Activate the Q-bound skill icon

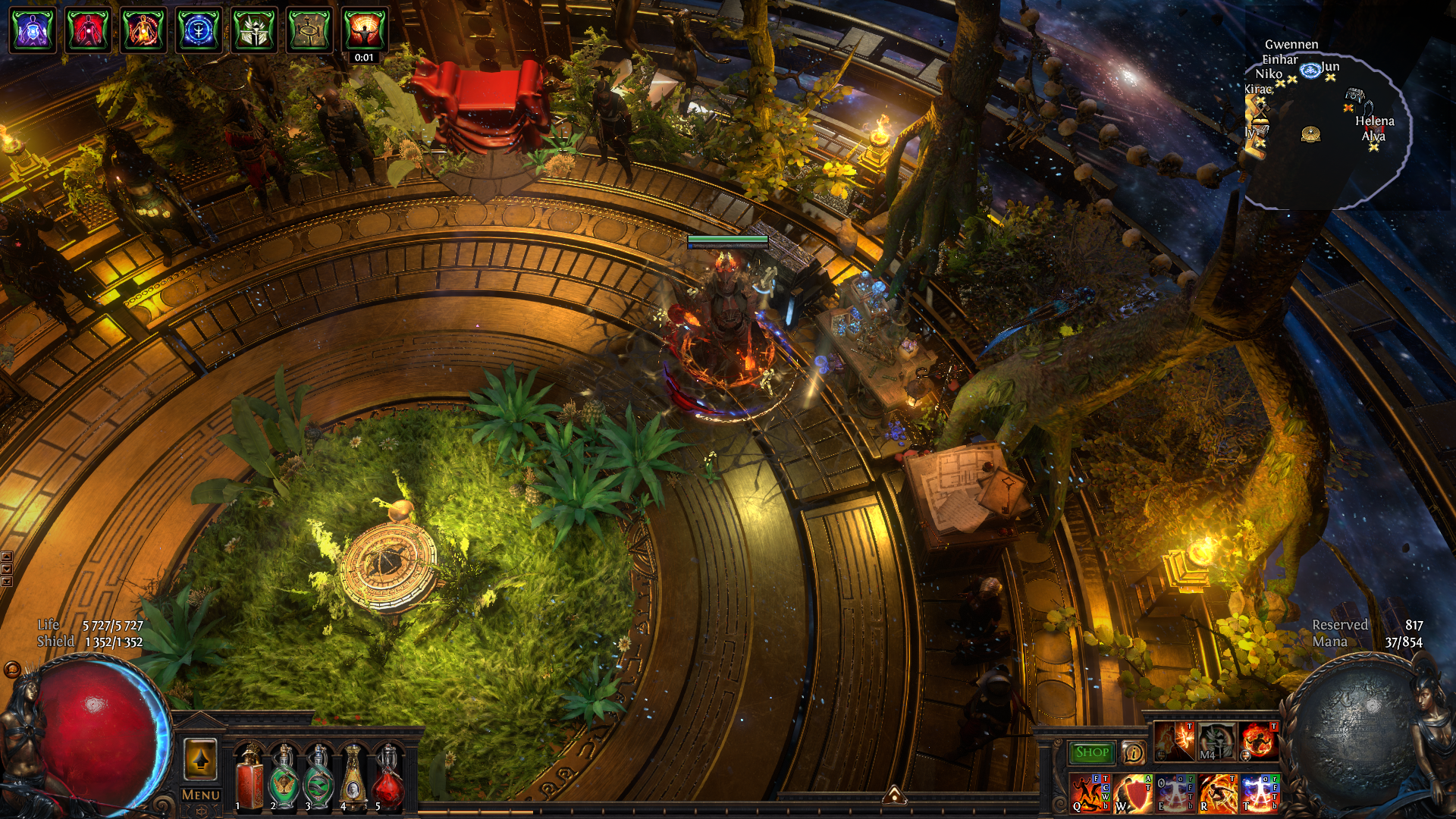(1090, 792)
